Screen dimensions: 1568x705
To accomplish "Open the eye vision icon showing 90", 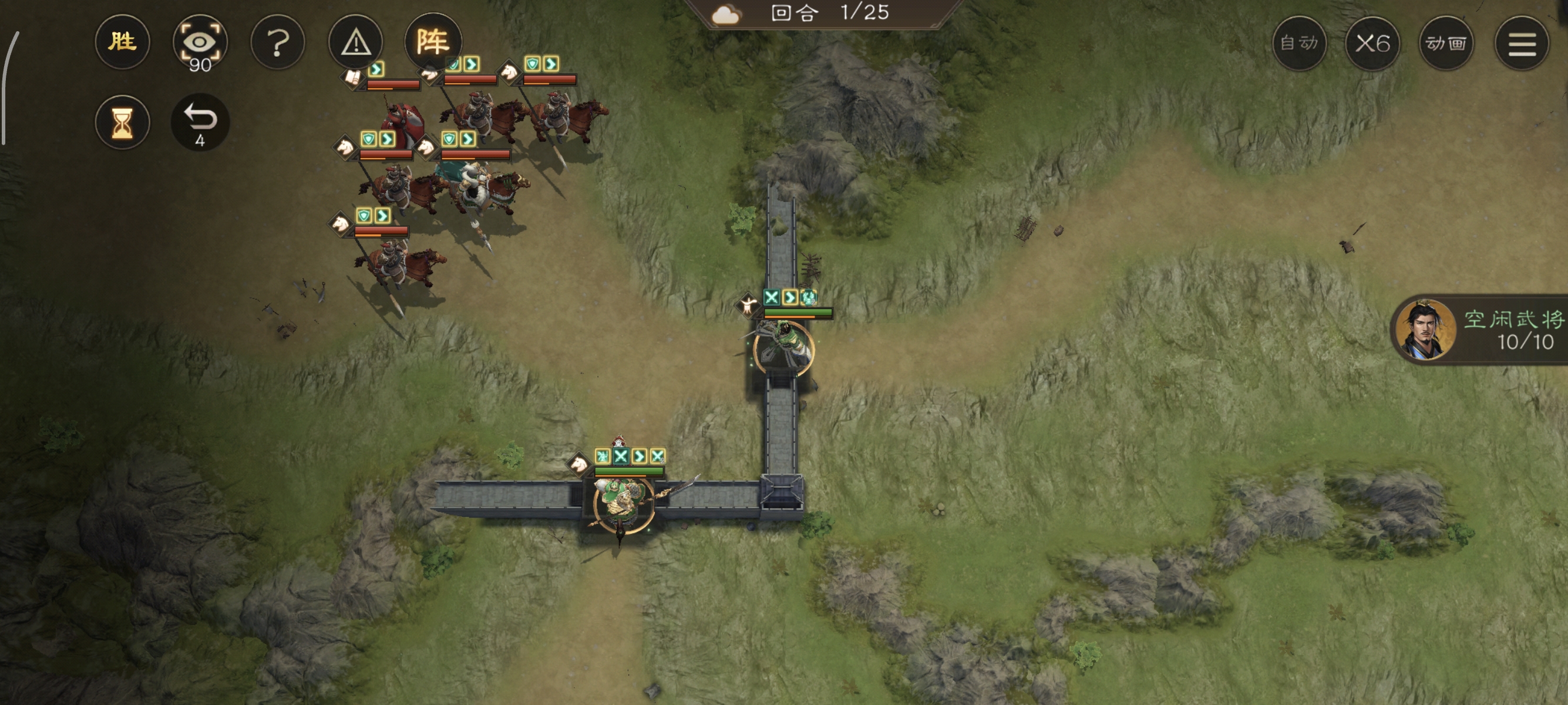I will click(x=201, y=43).
